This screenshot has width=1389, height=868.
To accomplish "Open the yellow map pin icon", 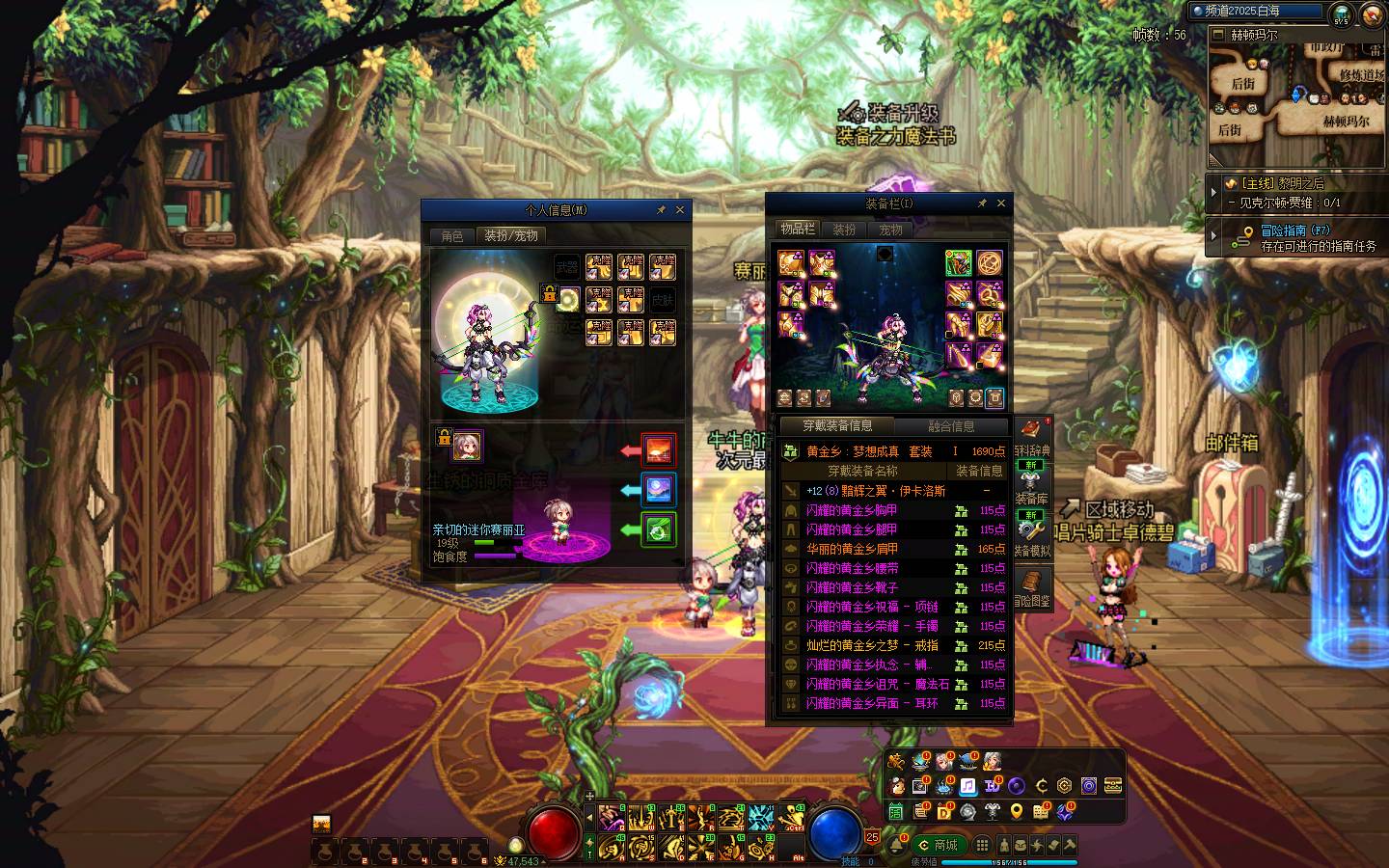I will [1017, 812].
